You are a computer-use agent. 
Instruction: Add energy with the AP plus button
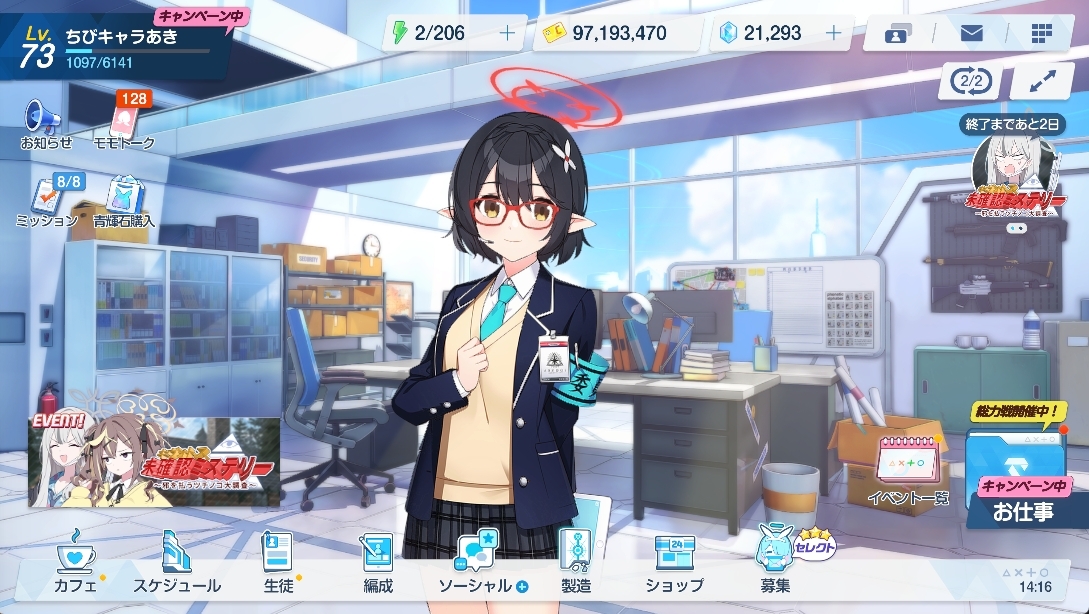point(507,33)
